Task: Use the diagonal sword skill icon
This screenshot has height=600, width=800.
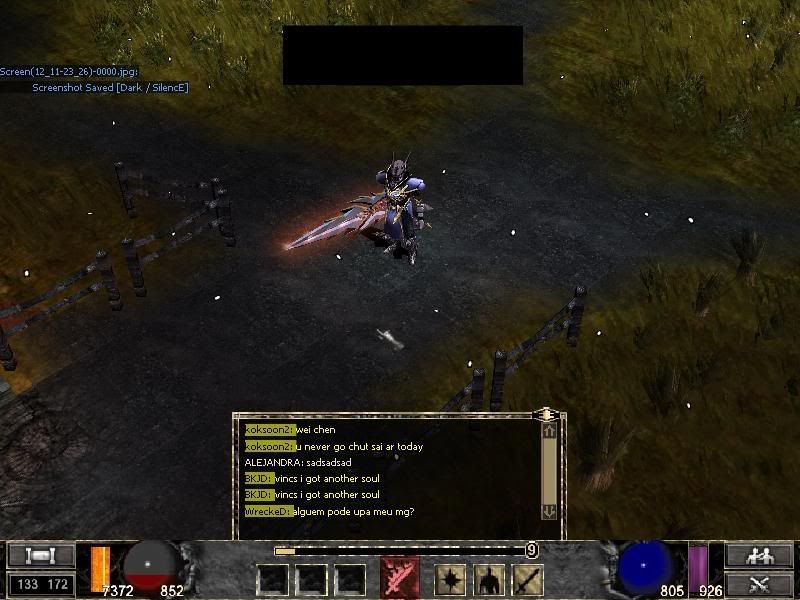Action: pyautogui.click(x=527, y=579)
